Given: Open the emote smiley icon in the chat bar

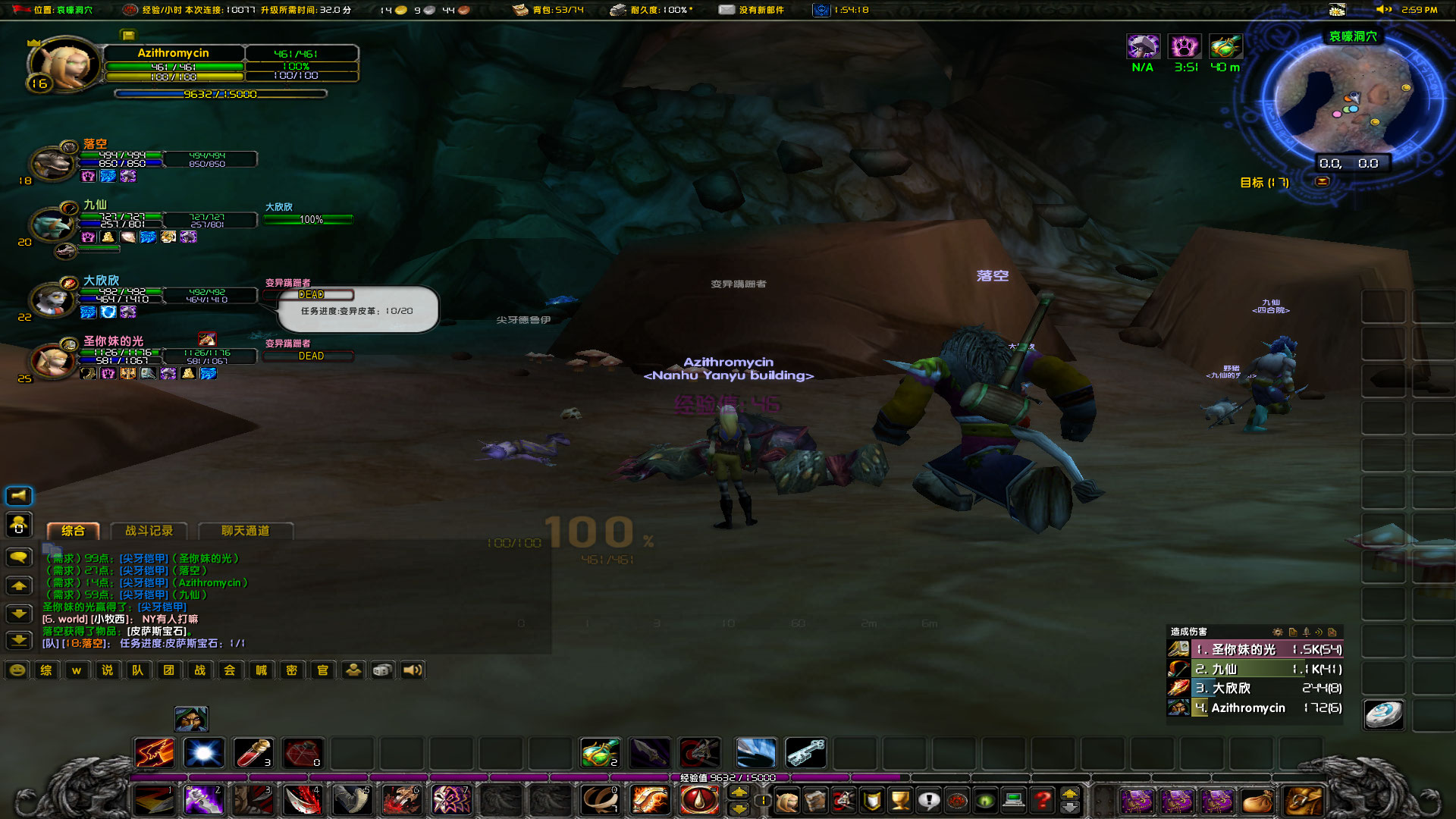Looking at the screenshot, I should point(17,670).
